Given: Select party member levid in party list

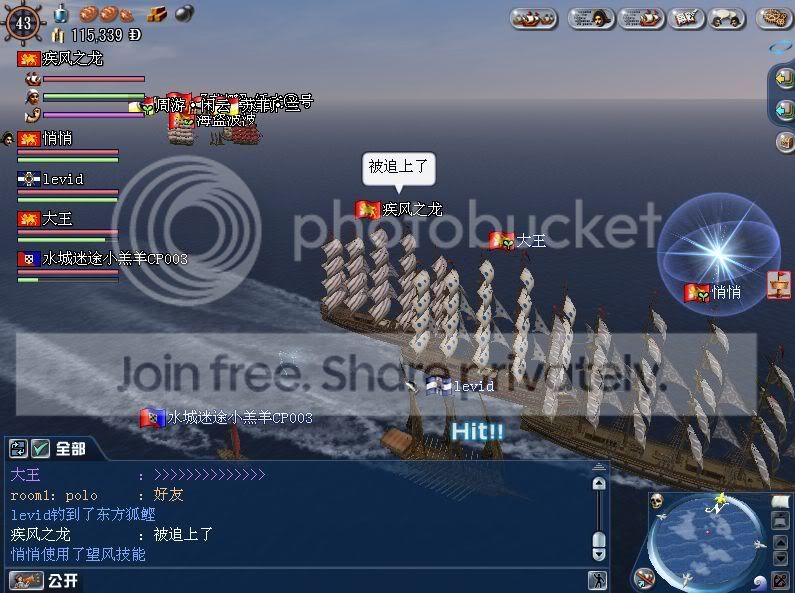Looking at the screenshot, I should [62, 179].
